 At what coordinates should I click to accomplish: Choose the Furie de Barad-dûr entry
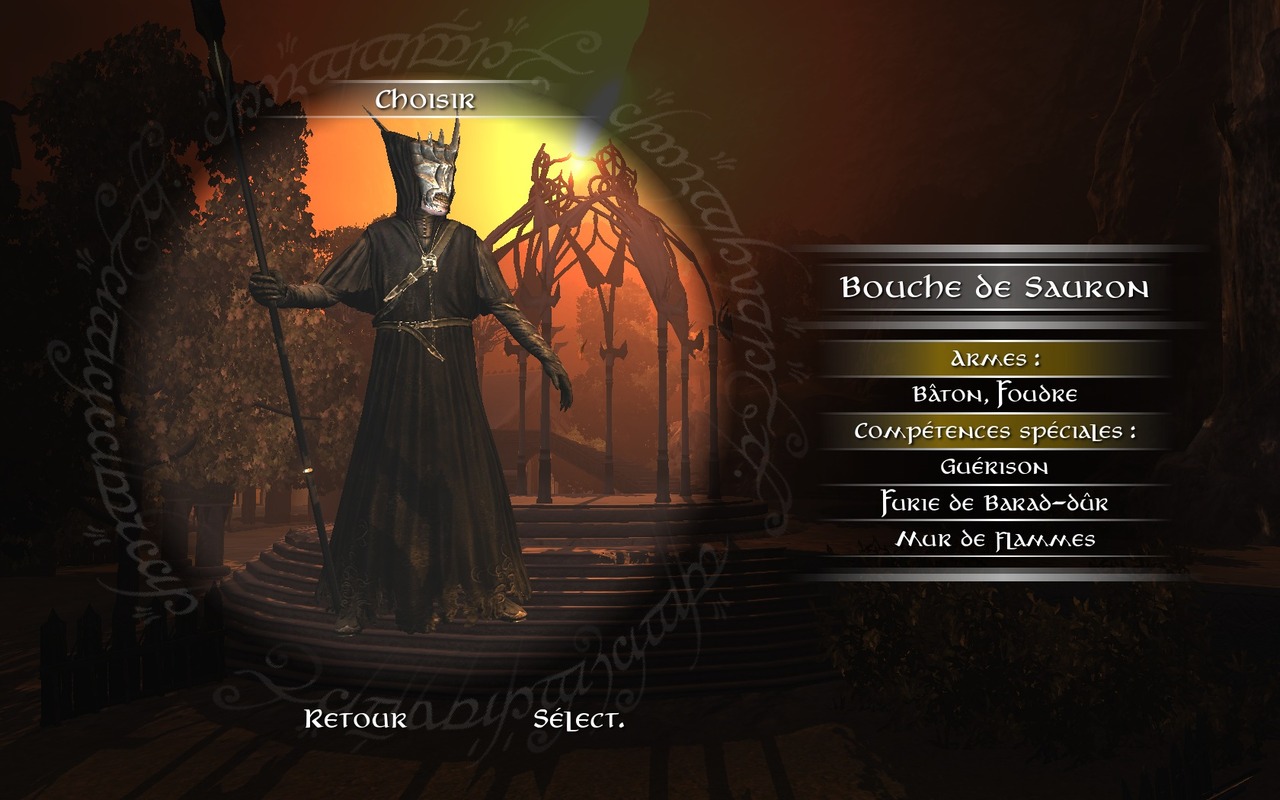994,503
